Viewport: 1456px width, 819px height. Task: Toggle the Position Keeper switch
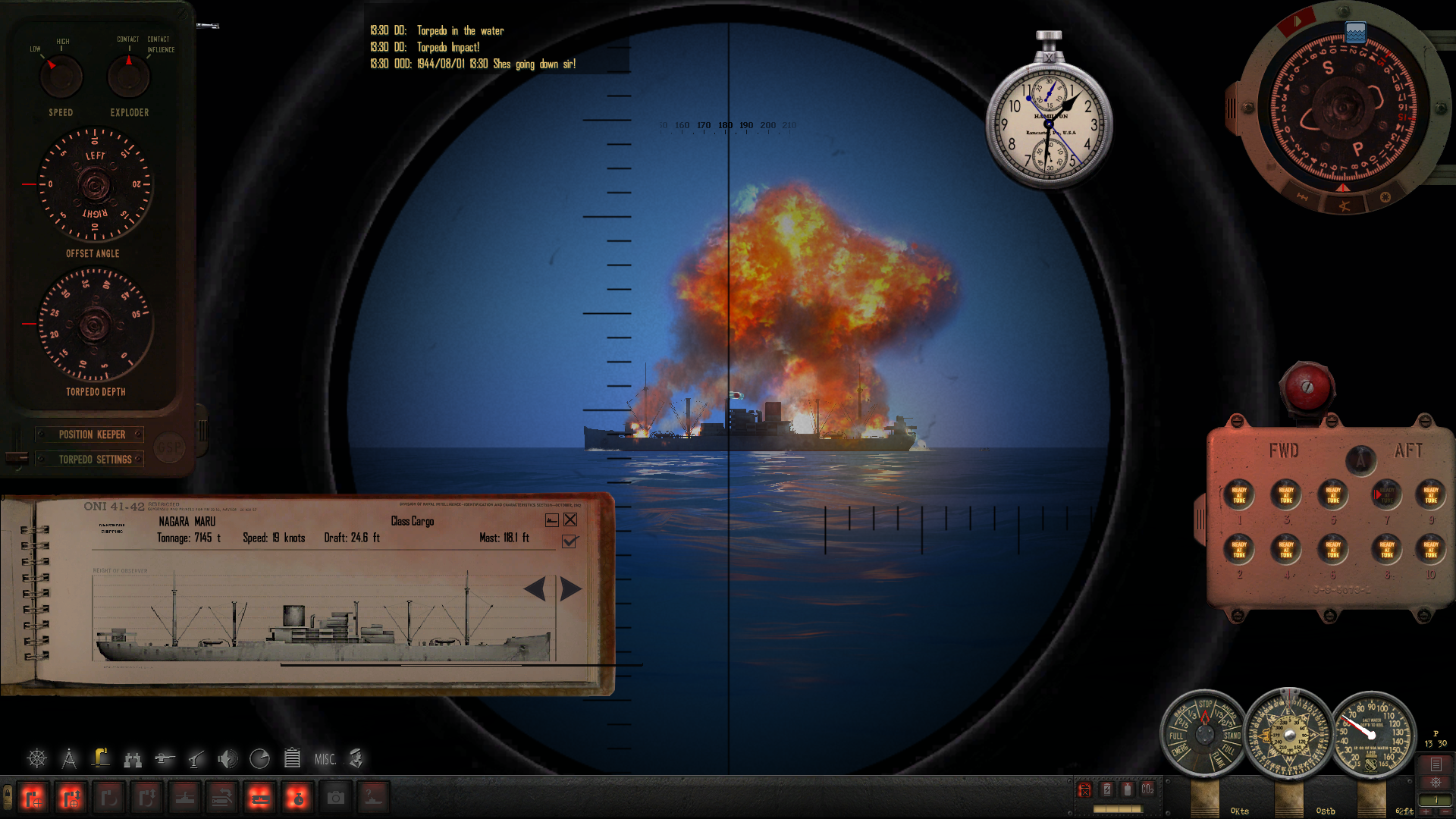point(92,435)
